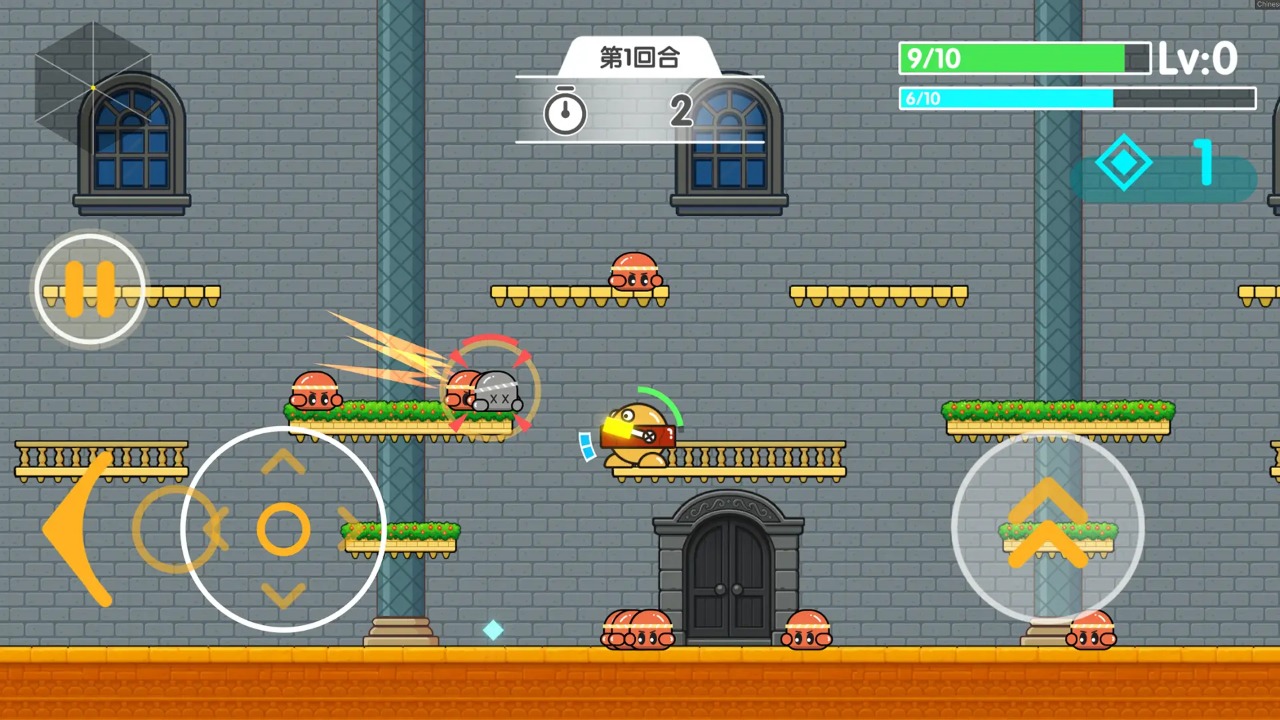Click the joystick's center ring
This screenshot has height=720, width=1280.
283,529
